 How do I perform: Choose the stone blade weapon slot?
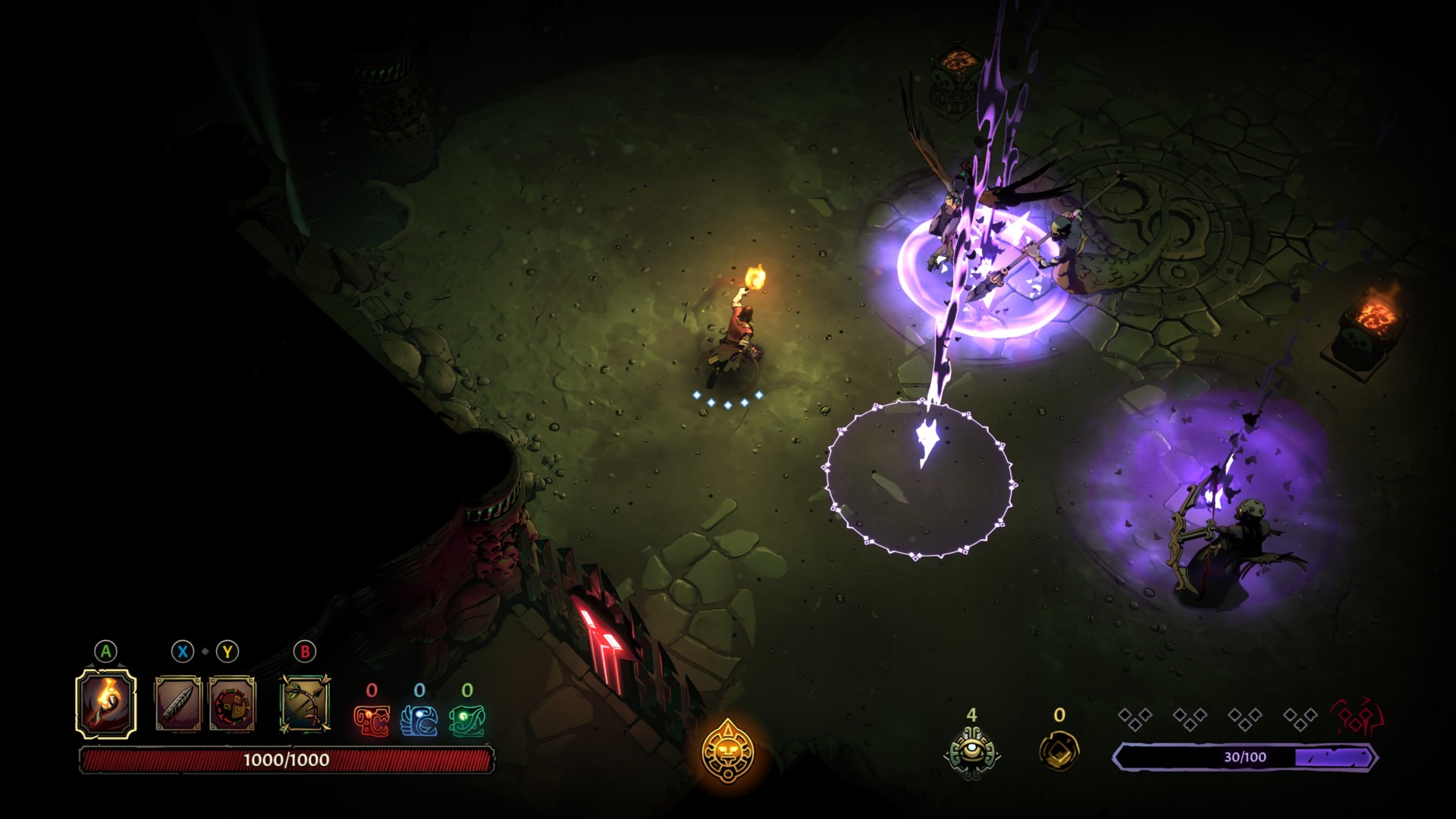[178, 704]
